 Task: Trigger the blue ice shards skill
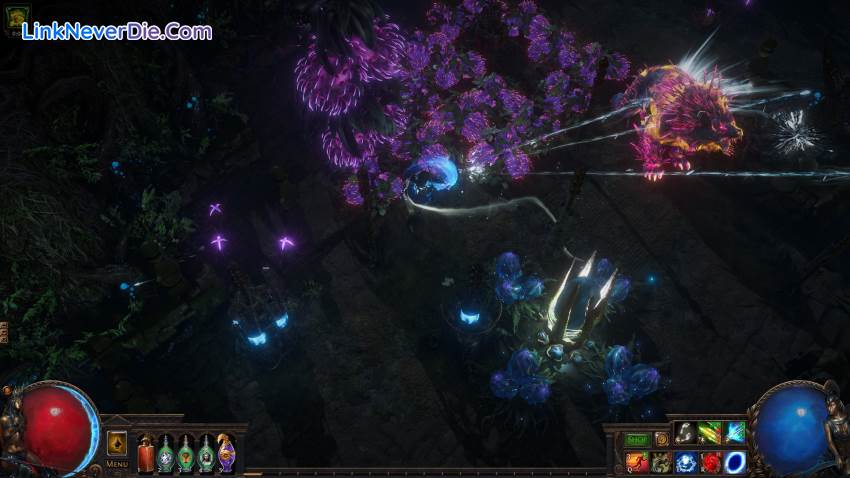tap(735, 433)
